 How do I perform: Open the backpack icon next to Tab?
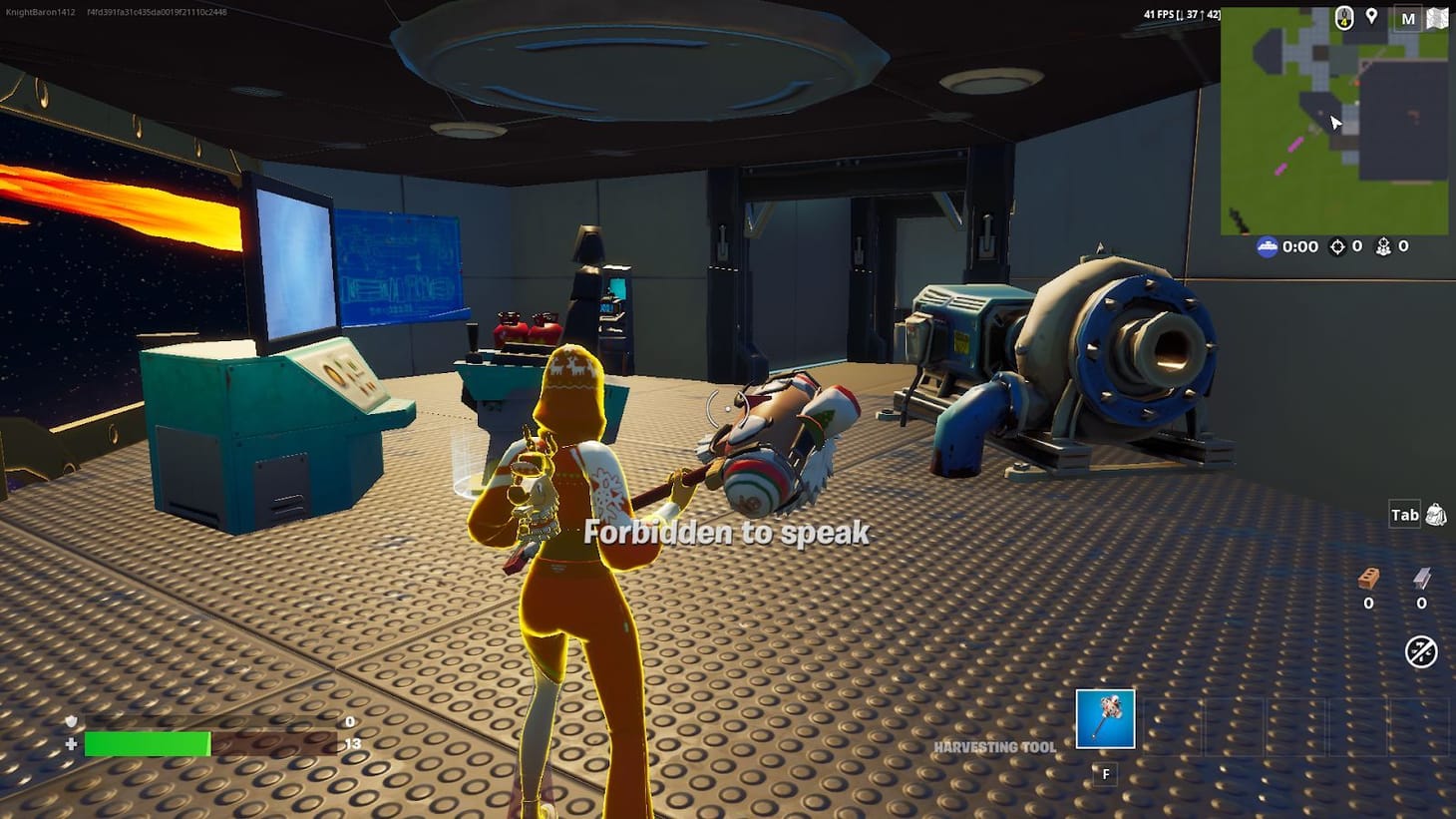tap(1434, 514)
